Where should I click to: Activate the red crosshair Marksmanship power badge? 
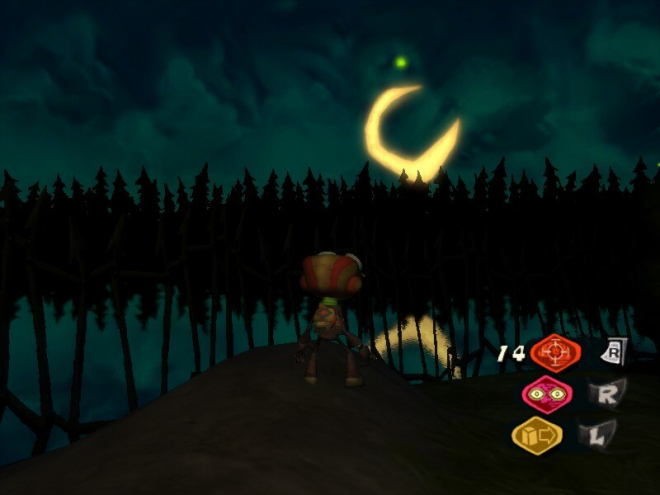555,353
